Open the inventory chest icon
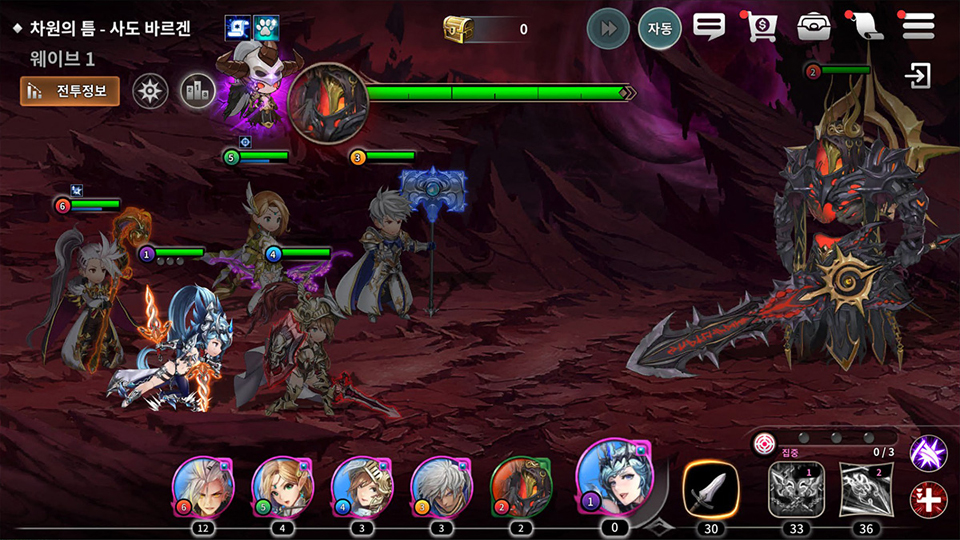 click(x=814, y=27)
